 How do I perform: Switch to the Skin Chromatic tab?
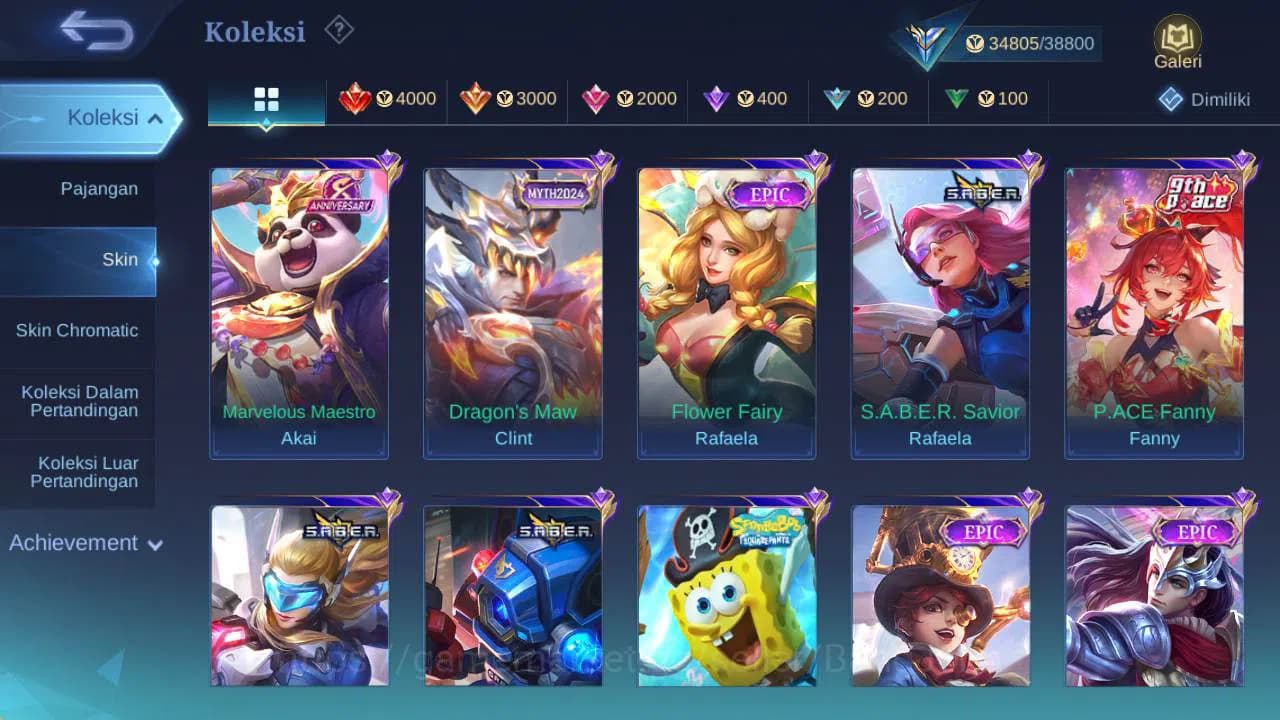[79, 330]
